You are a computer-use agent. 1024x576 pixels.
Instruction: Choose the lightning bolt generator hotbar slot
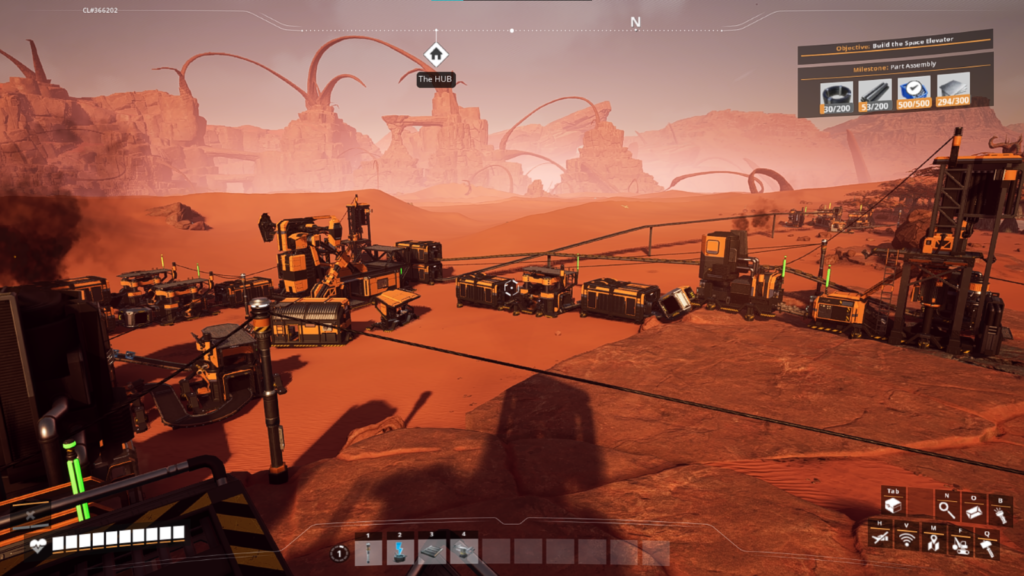coord(399,552)
